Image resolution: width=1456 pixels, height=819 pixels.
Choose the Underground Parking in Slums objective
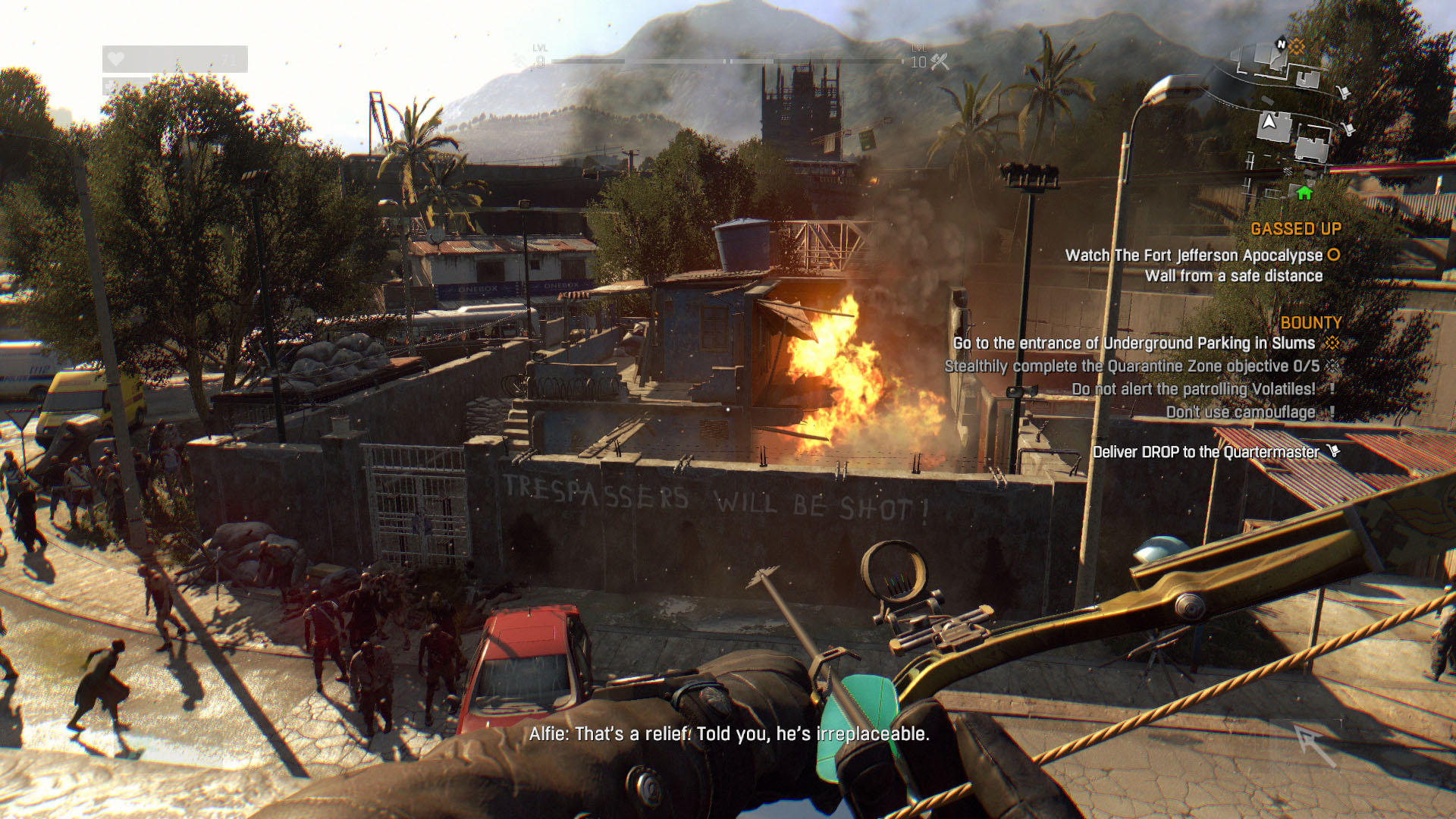(1134, 344)
